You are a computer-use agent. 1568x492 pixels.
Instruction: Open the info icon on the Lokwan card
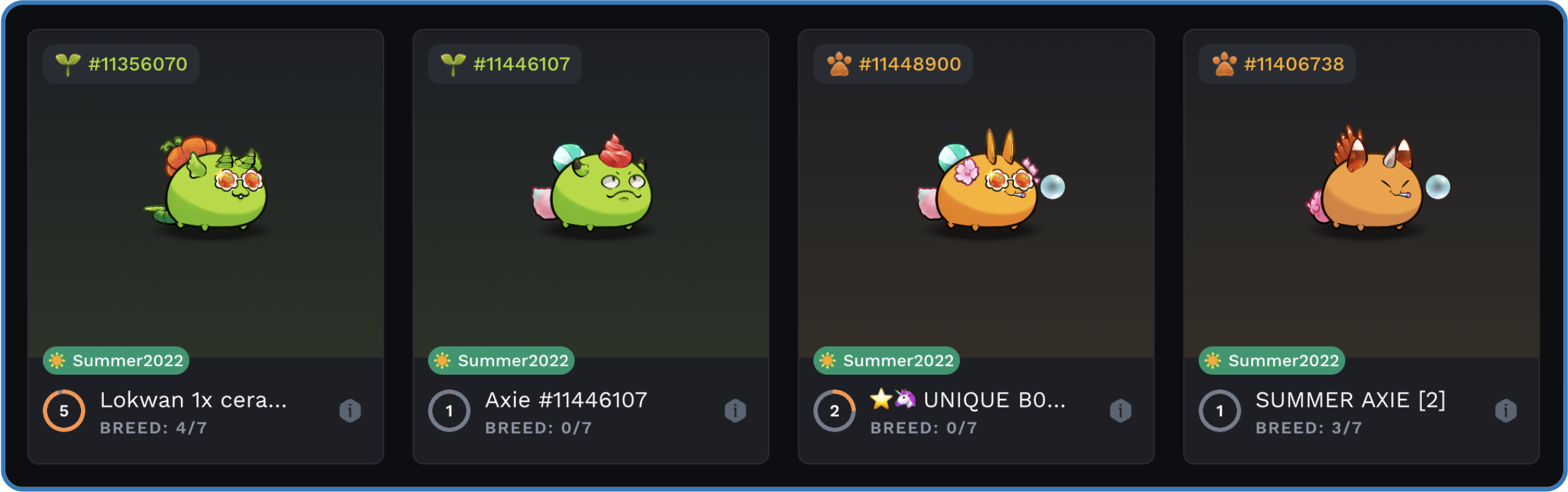coord(349,411)
